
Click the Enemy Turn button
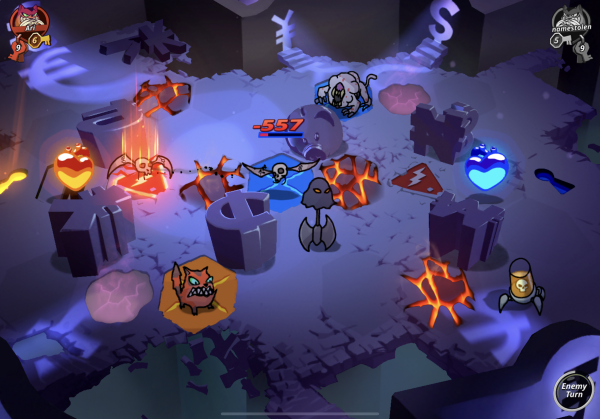(574, 391)
